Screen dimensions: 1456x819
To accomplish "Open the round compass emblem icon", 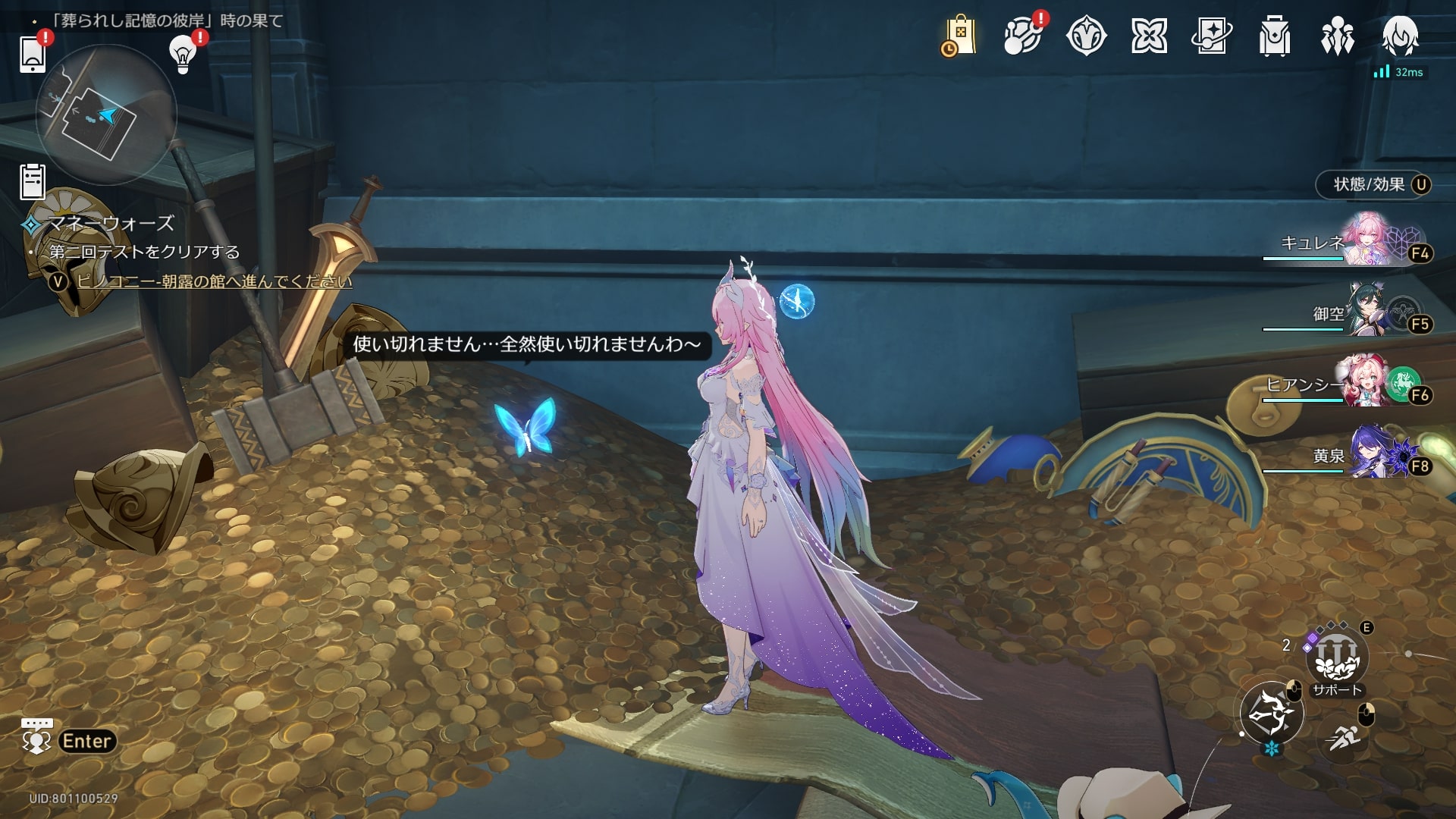I will pyautogui.click(x=1086, y=36).
